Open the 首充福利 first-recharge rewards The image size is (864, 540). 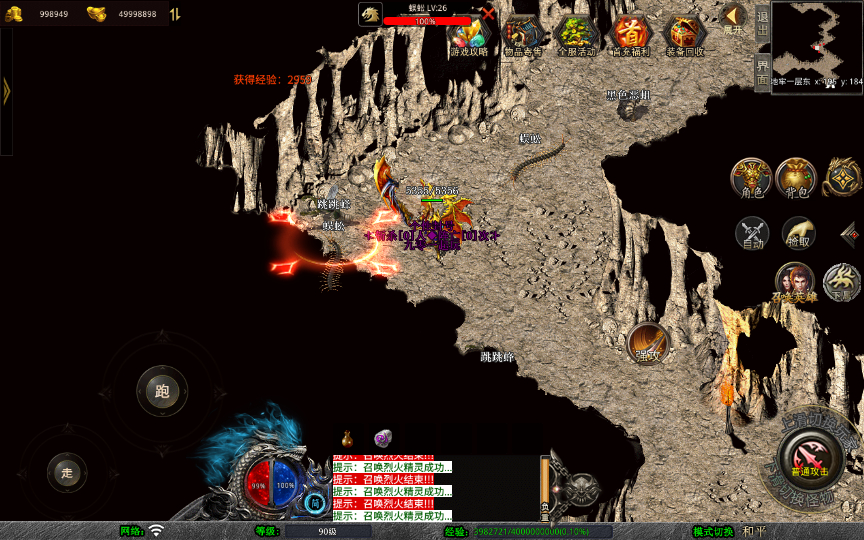(630, 37)
